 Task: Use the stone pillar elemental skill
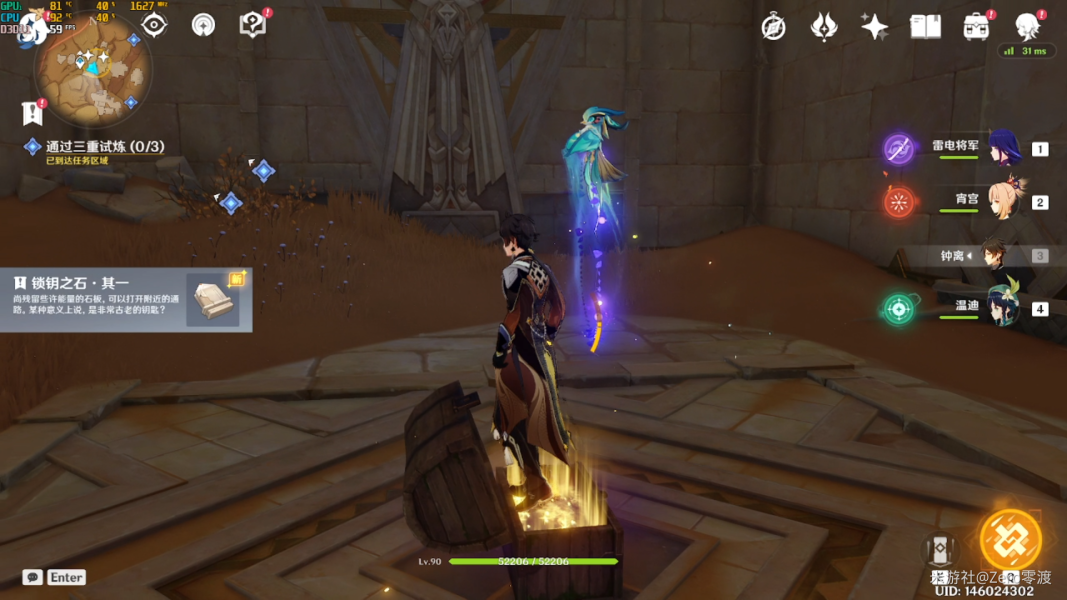pyautogui.click(x=940, y=549)
